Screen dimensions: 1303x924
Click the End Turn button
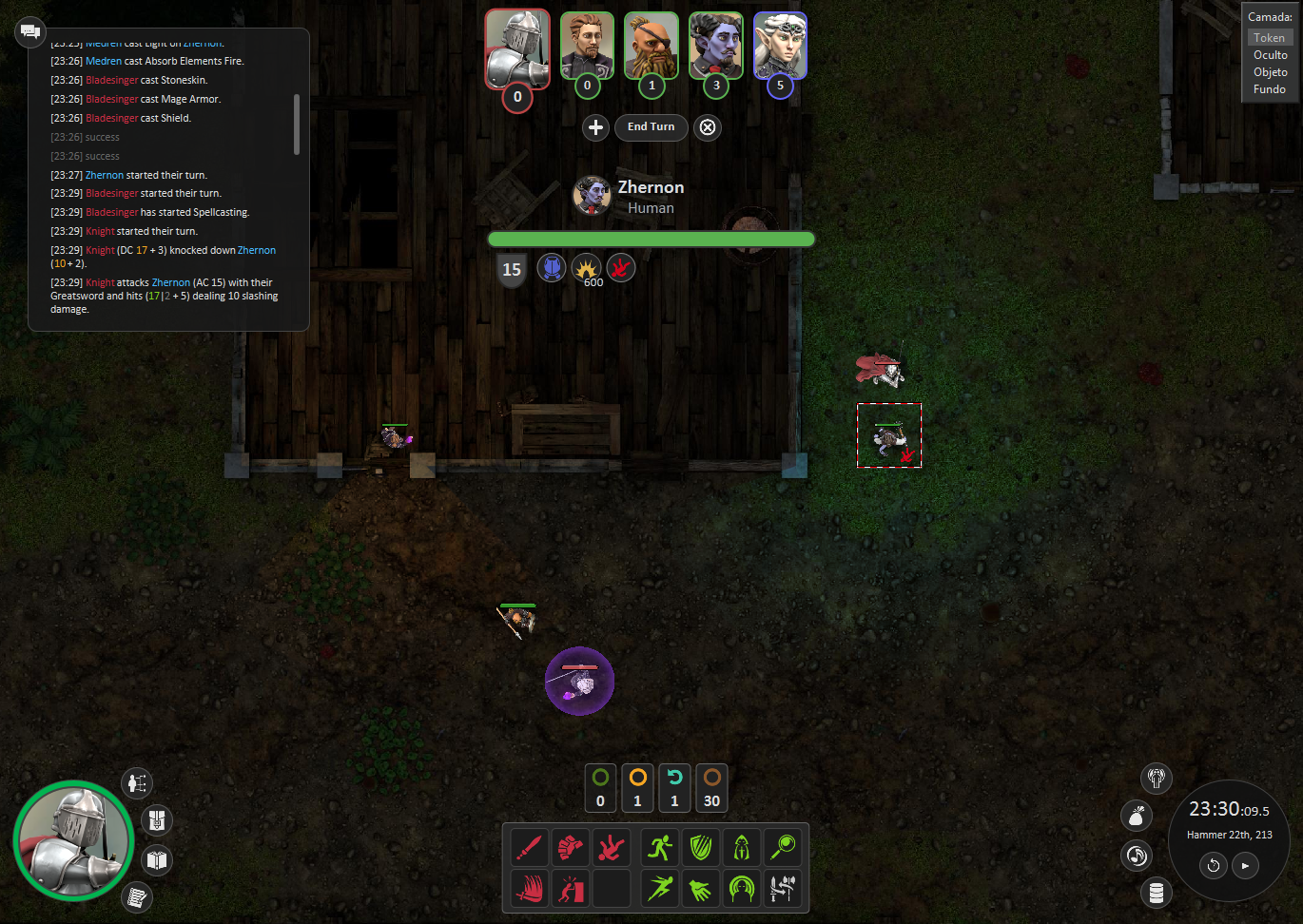[x=651, y=127]
